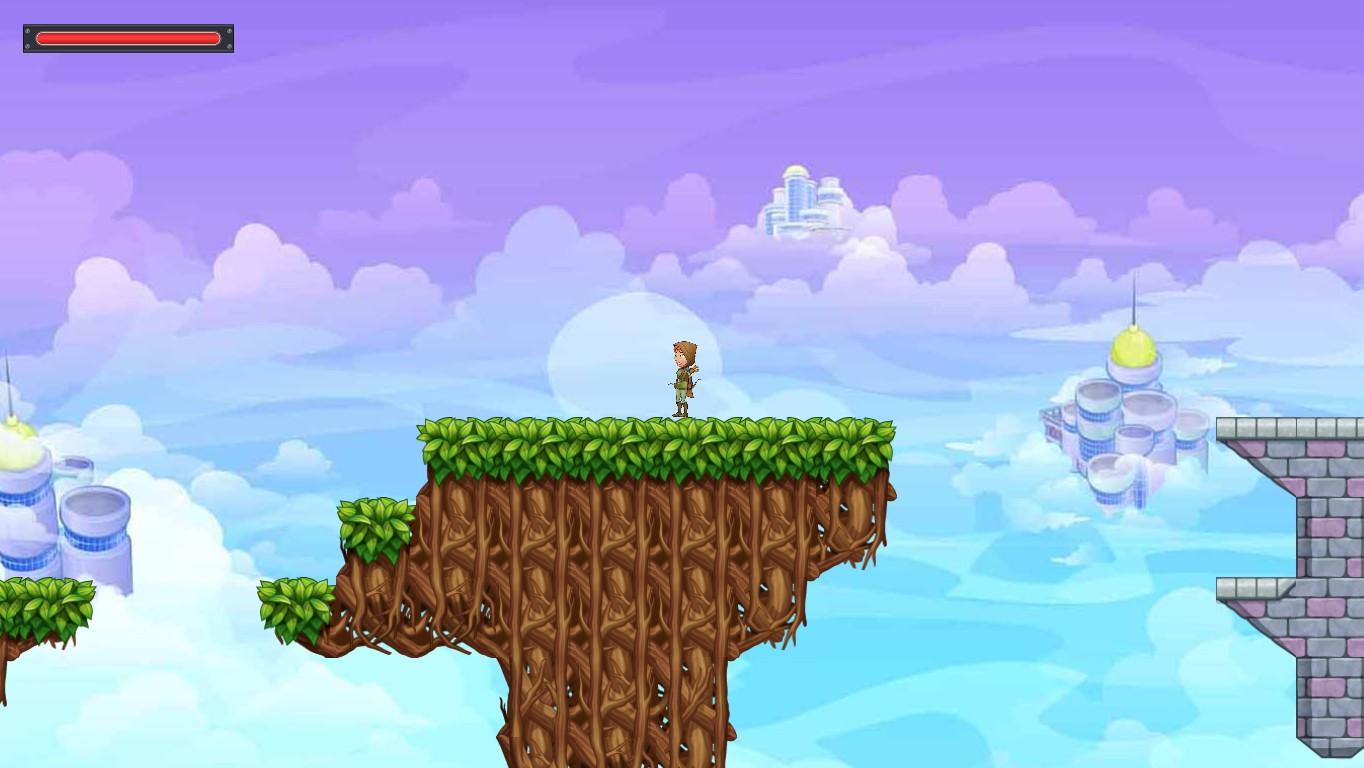Click the red health bar in the HUD
This screenshot has height=768, width=1364.
pyautogui.click(x=128, y=37)
